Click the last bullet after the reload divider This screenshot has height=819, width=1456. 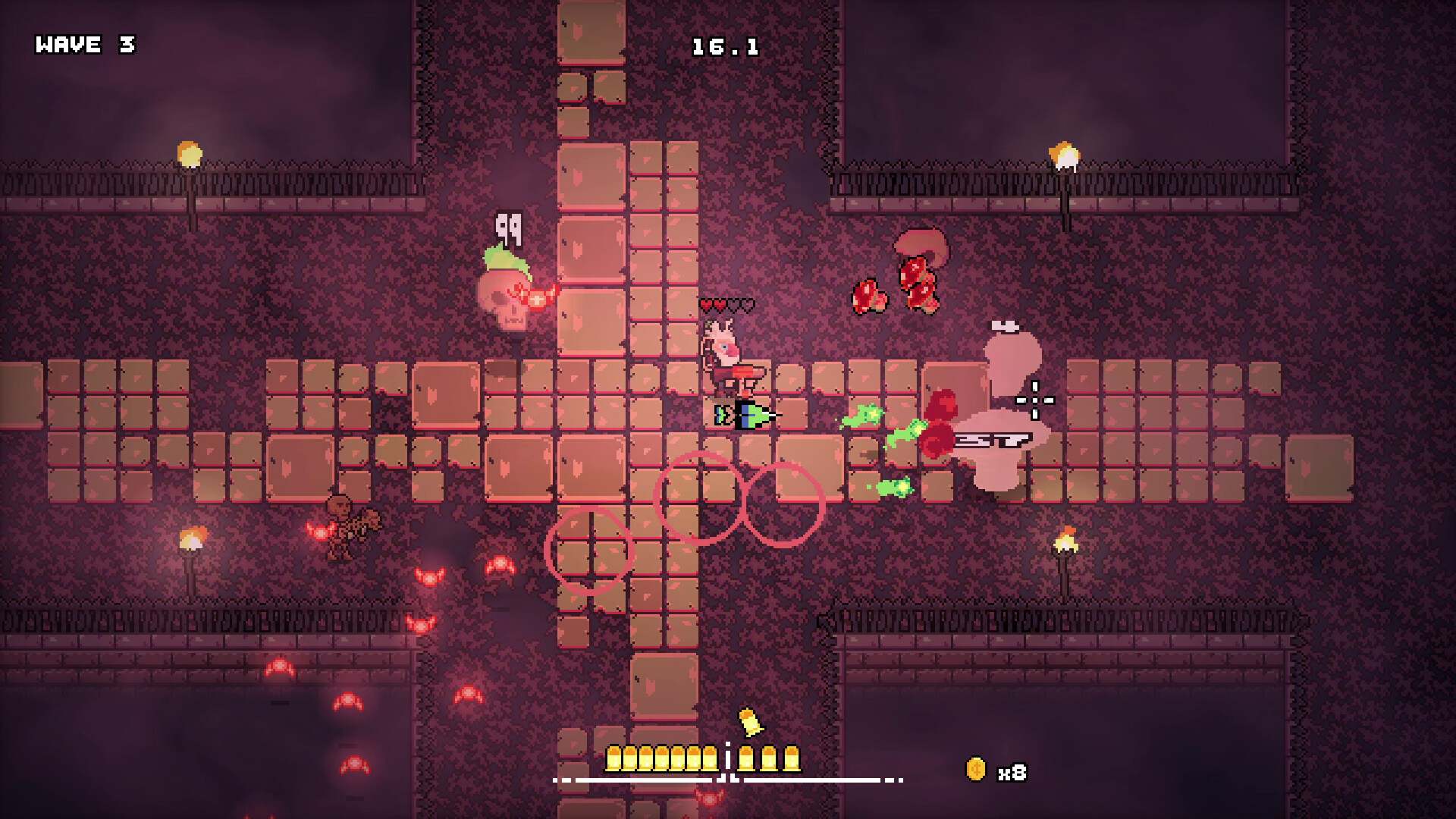pyautogui.click(x=793, y=758)
